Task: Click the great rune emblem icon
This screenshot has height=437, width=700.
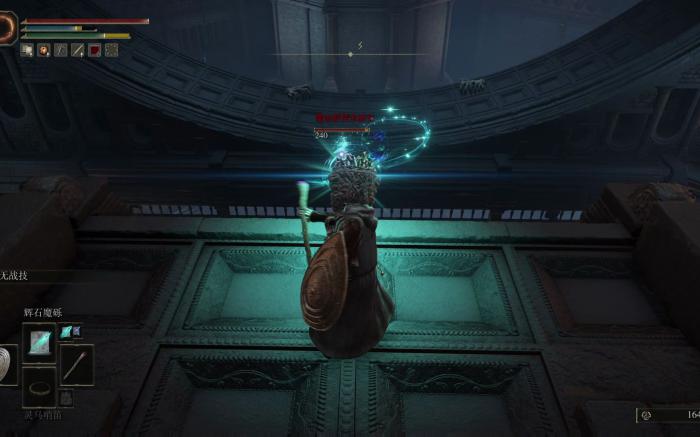Action: coord(7,27)
